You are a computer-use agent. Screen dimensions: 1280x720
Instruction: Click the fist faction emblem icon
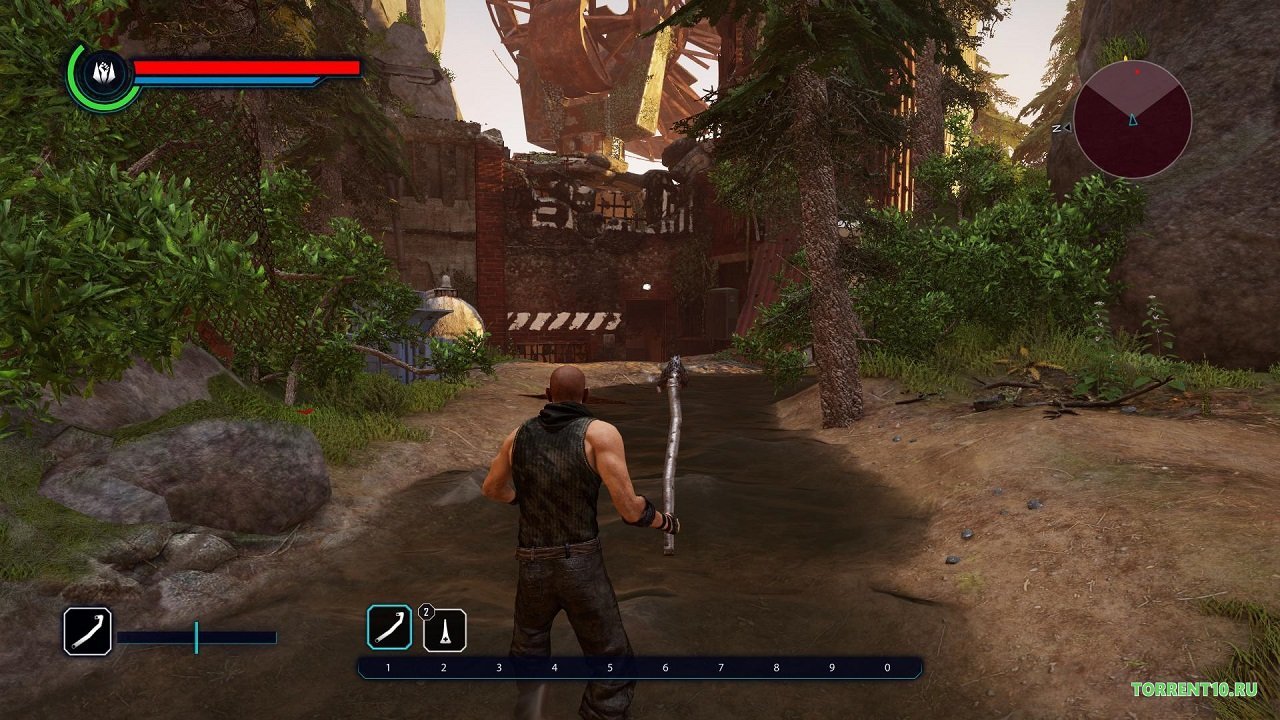(x=103, y=70)
